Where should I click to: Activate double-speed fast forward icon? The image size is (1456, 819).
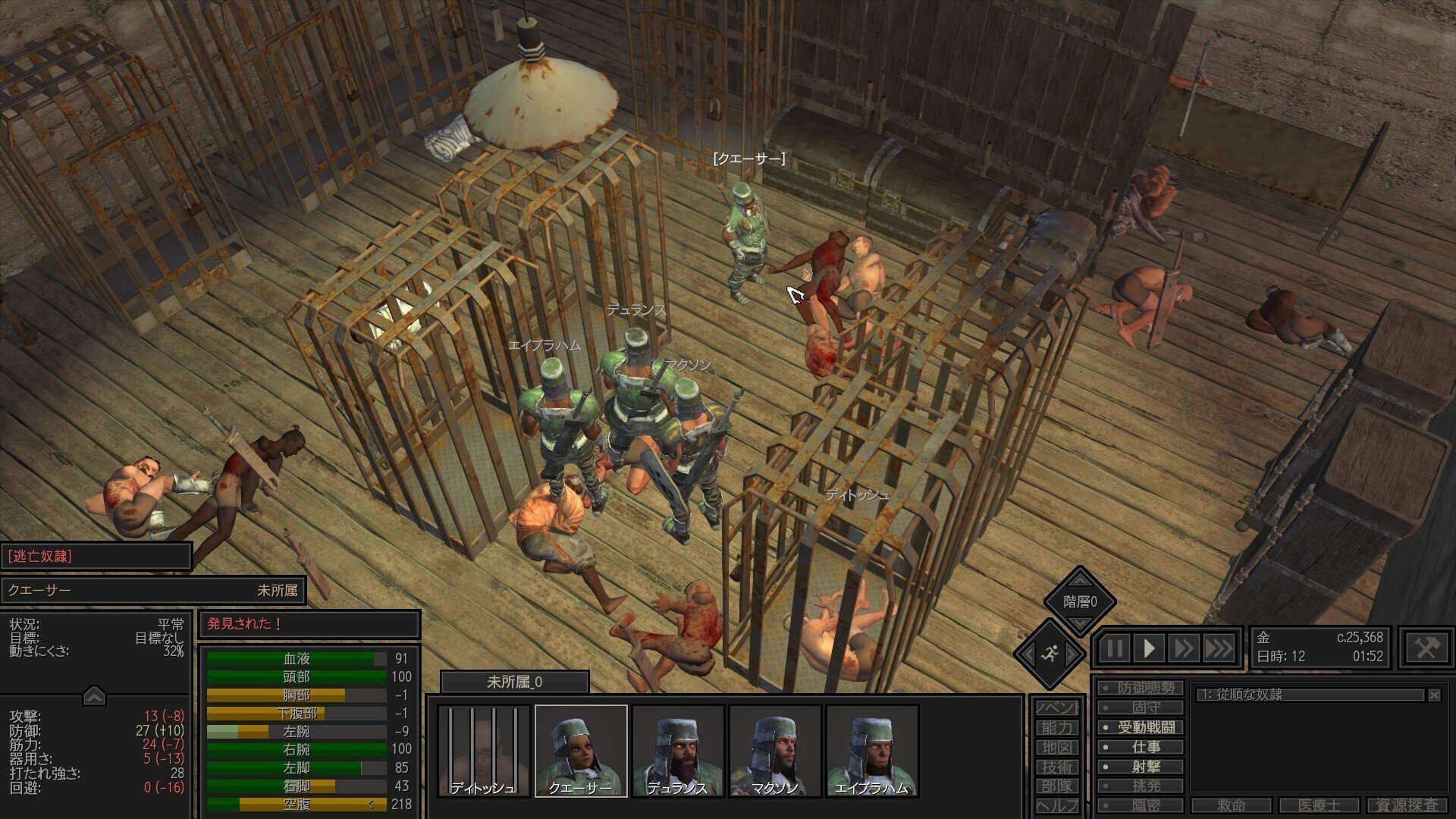[x=1183, y=648]
